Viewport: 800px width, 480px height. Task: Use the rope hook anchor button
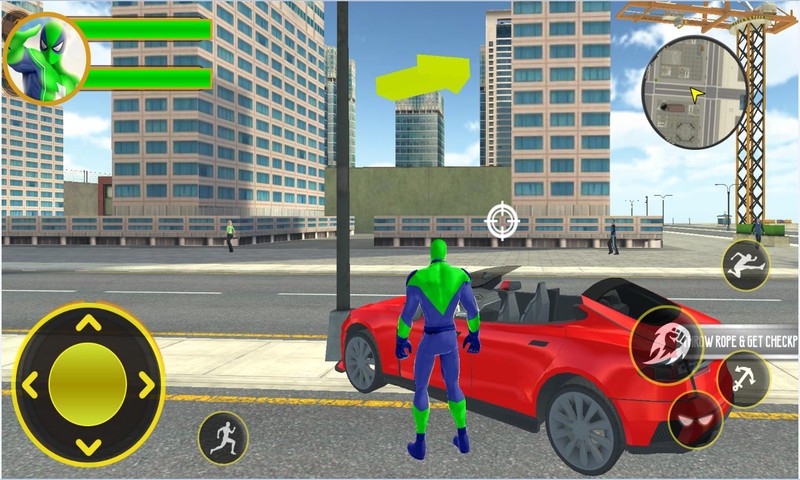[745, 378]
